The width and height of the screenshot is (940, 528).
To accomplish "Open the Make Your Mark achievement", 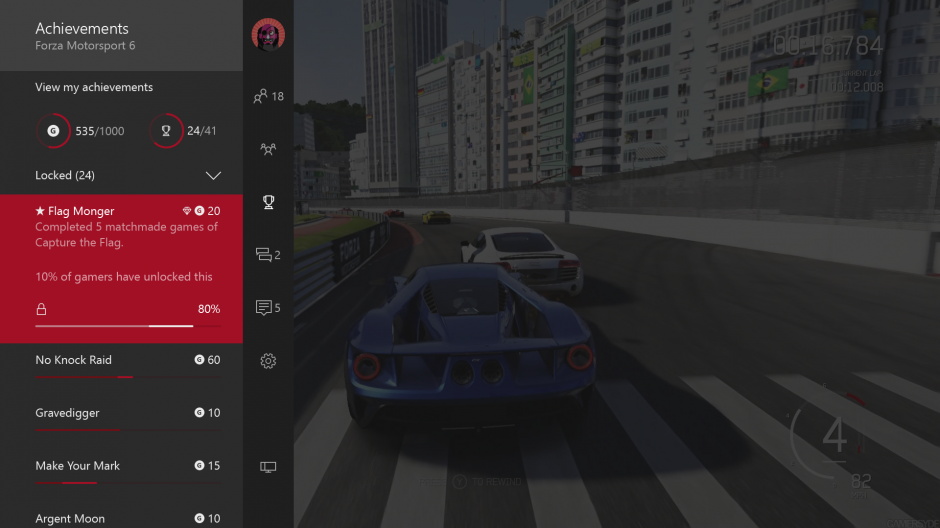I will (121, 467).
